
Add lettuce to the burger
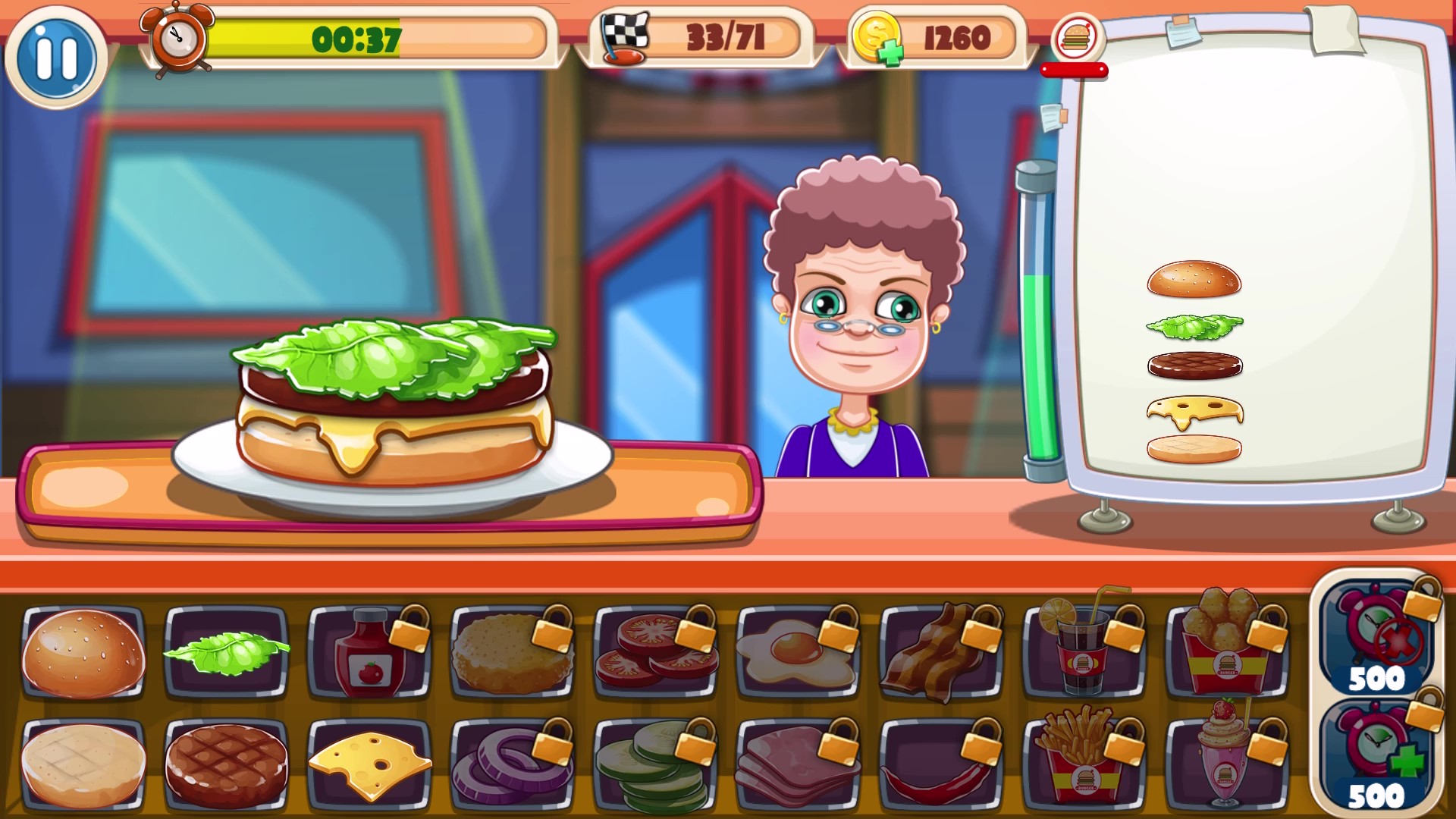[x=227, y=654]
